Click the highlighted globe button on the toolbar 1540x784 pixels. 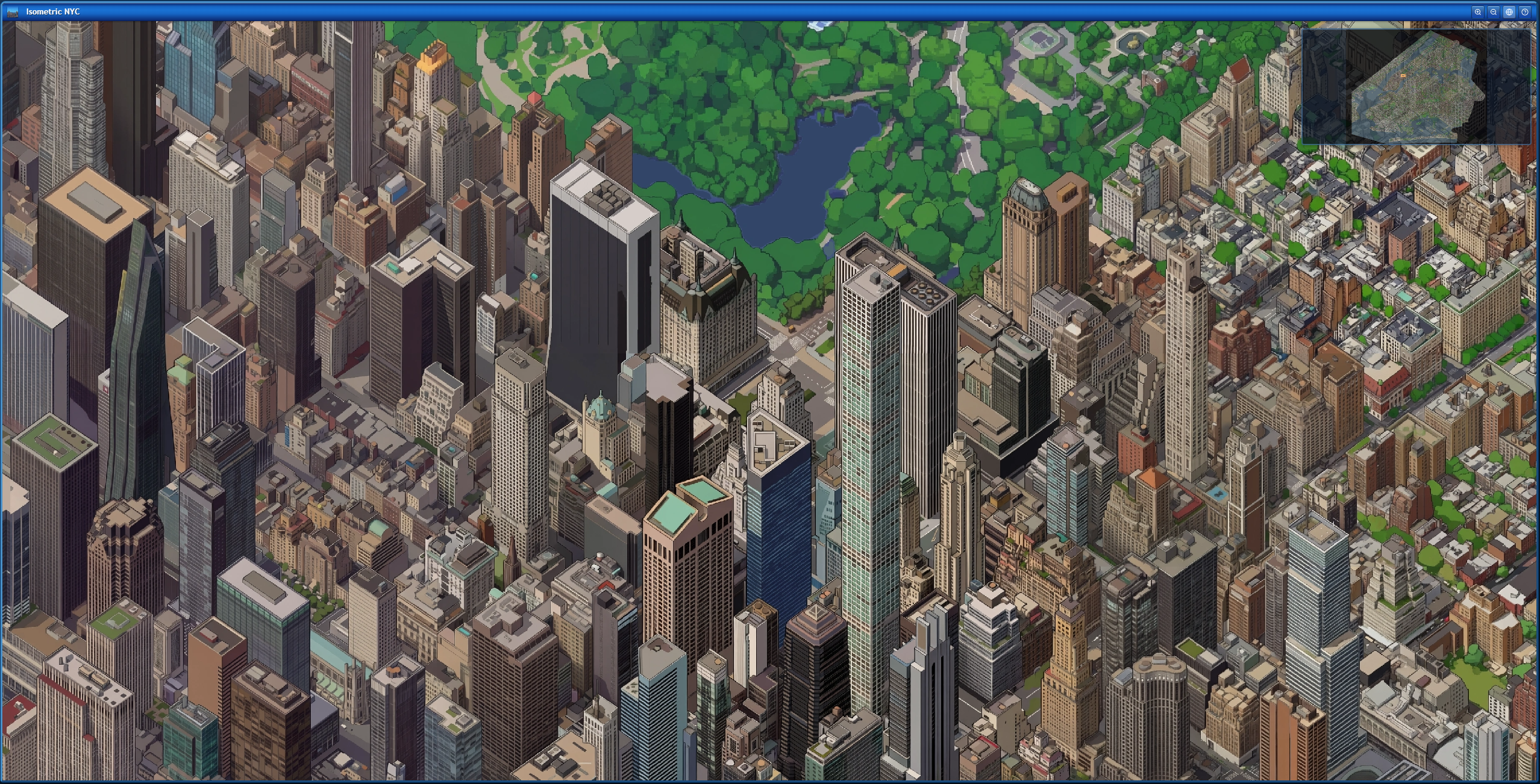click(1510, 11)
